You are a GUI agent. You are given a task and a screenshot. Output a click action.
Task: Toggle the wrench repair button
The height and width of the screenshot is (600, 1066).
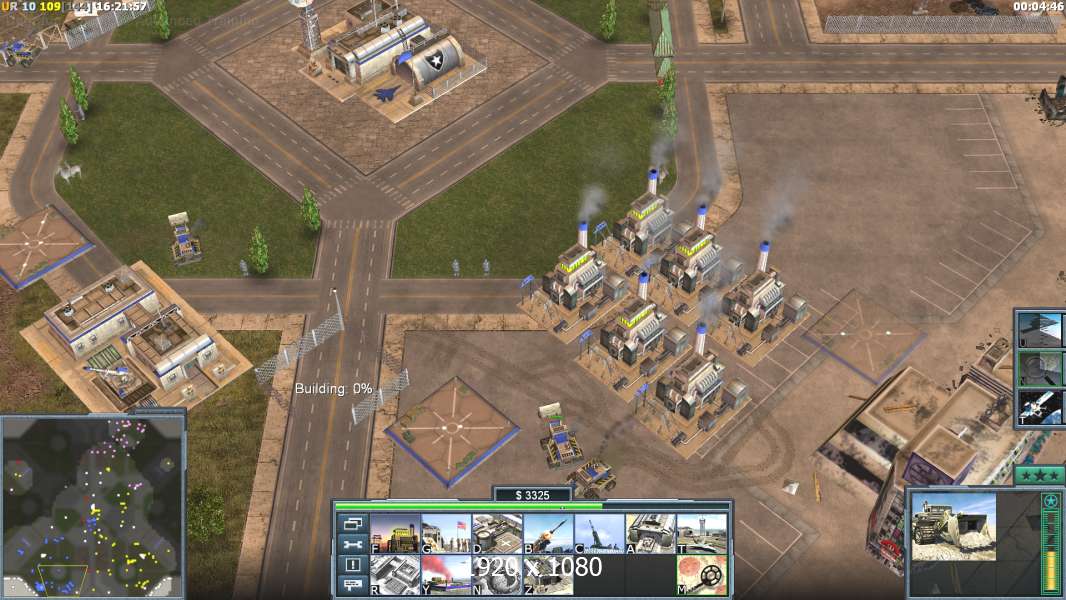[352, 544]
